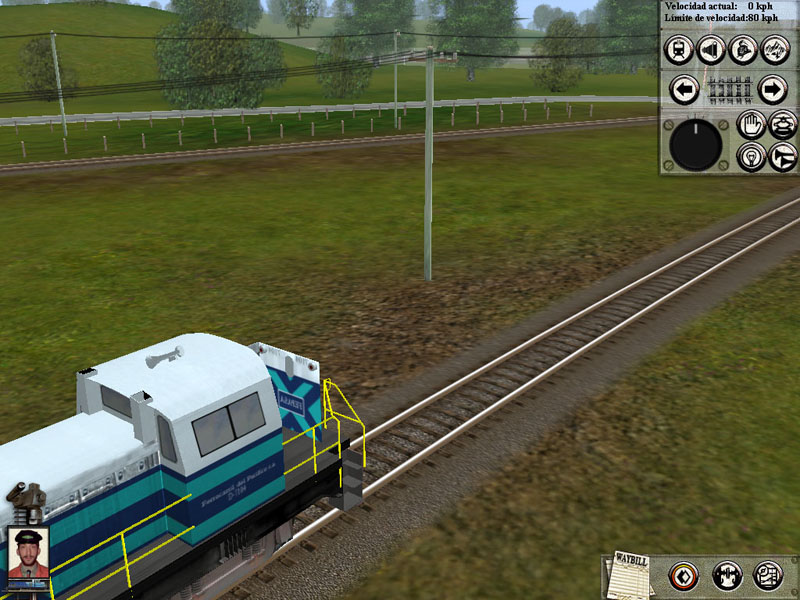Click the left arrow direction button
Image resolution: width=800 pixels, height=600 pixels.
point(684,90)
